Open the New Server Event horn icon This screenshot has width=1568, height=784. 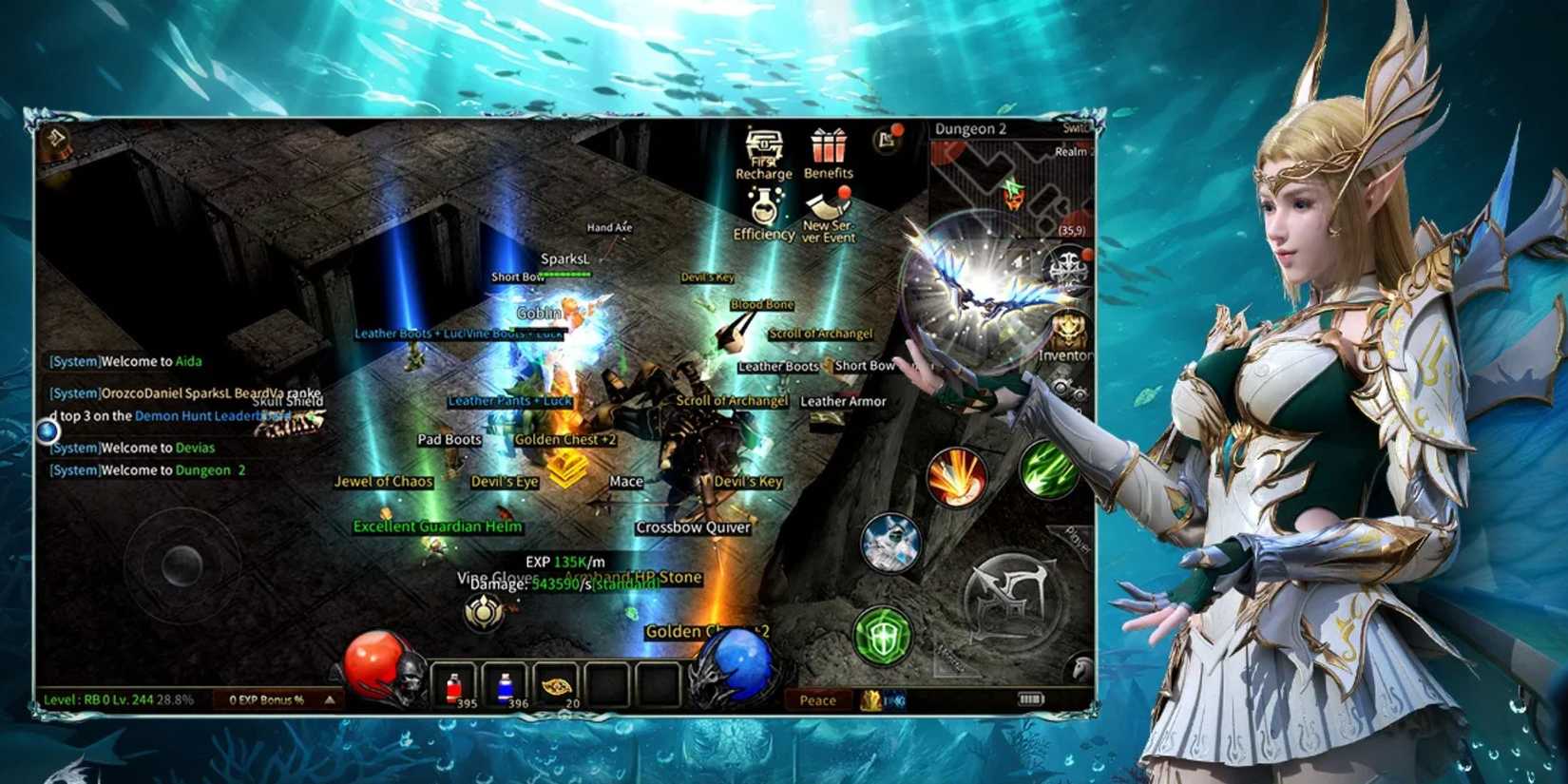[826, 207]
